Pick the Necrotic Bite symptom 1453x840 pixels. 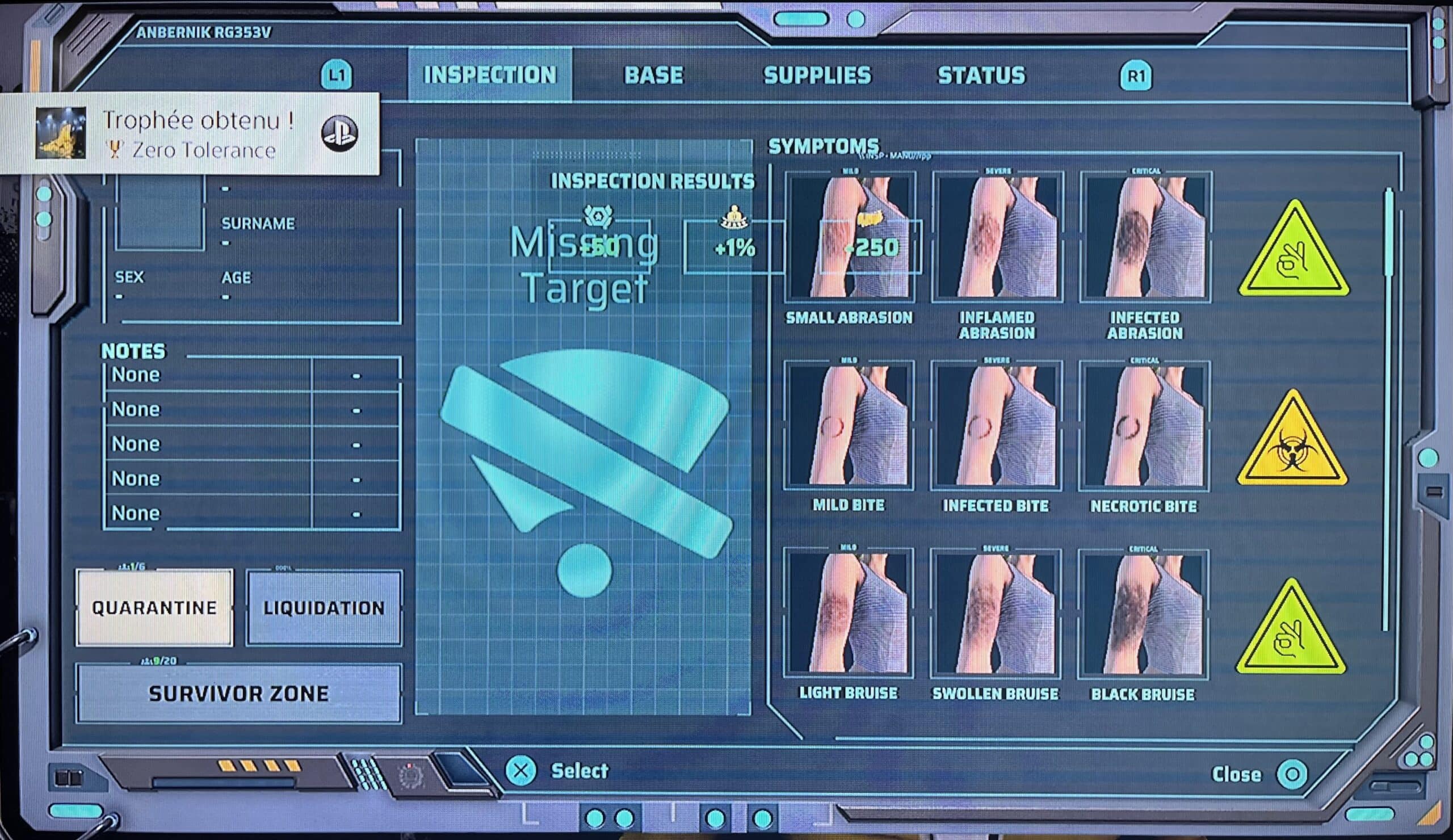tap(1144, 426)
